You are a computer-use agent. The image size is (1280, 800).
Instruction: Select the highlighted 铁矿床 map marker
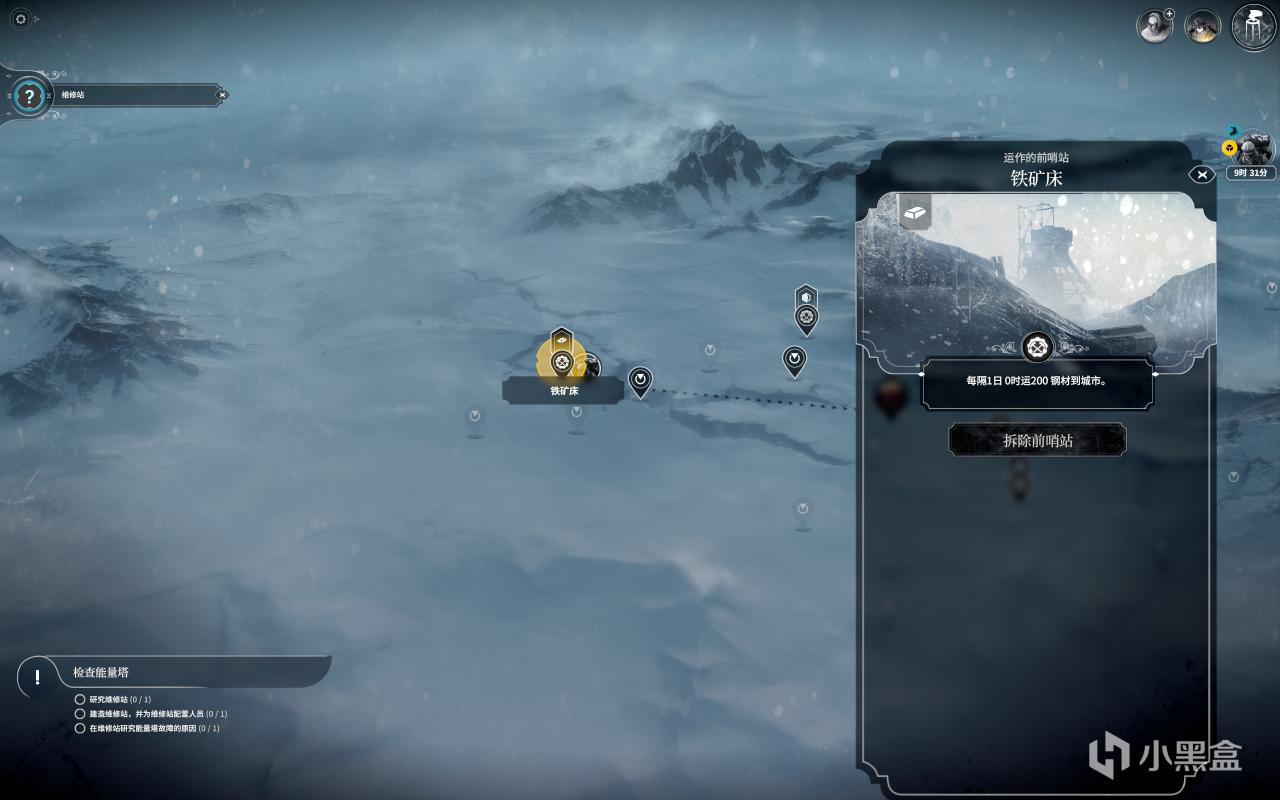tap(562, 359)
